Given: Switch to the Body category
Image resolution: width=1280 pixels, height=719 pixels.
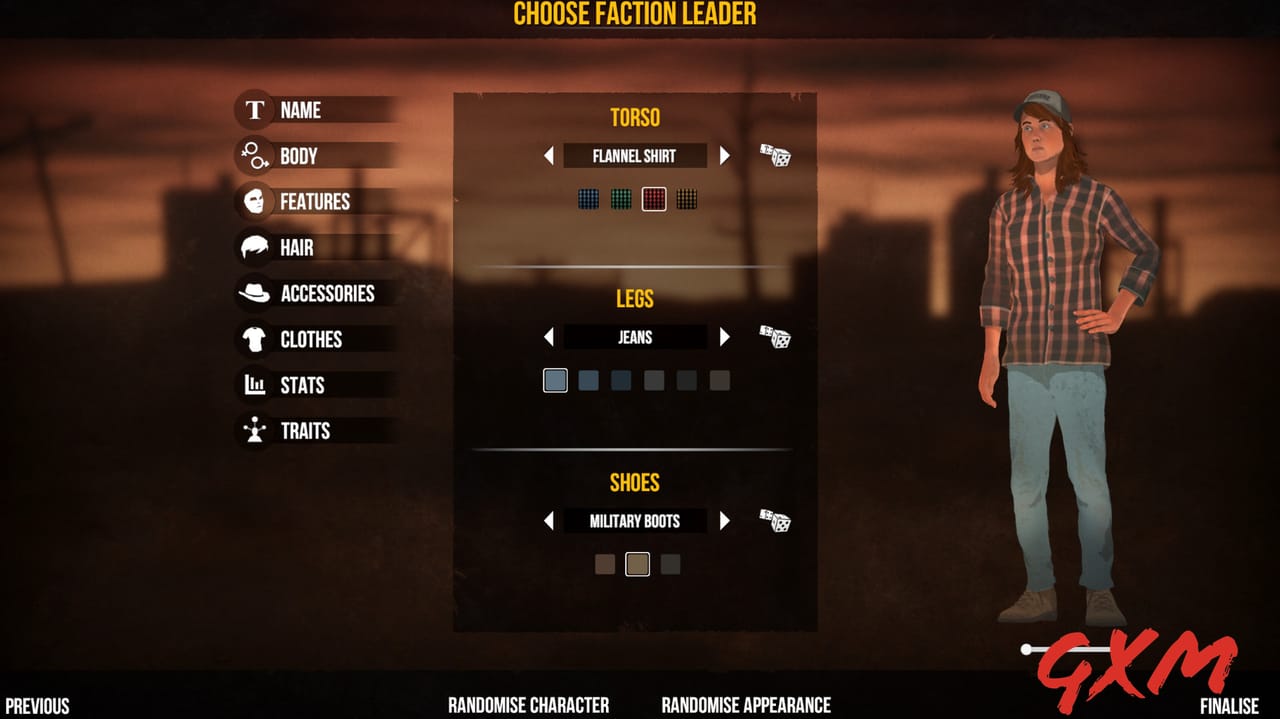Looking at the screenshot, I should pyautogui.click(x=298, y=156).
